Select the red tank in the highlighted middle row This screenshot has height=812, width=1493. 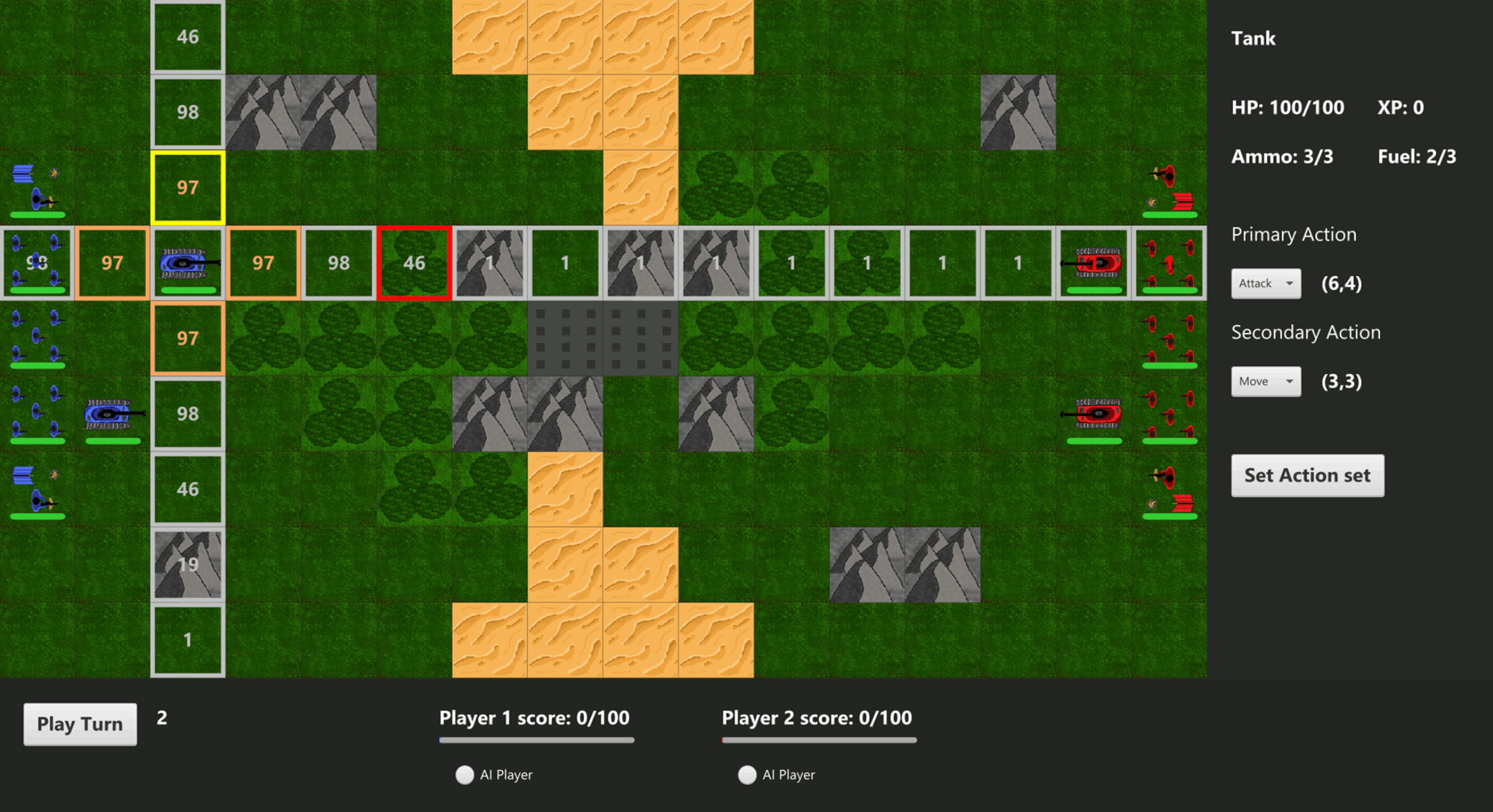point(1093,263)
